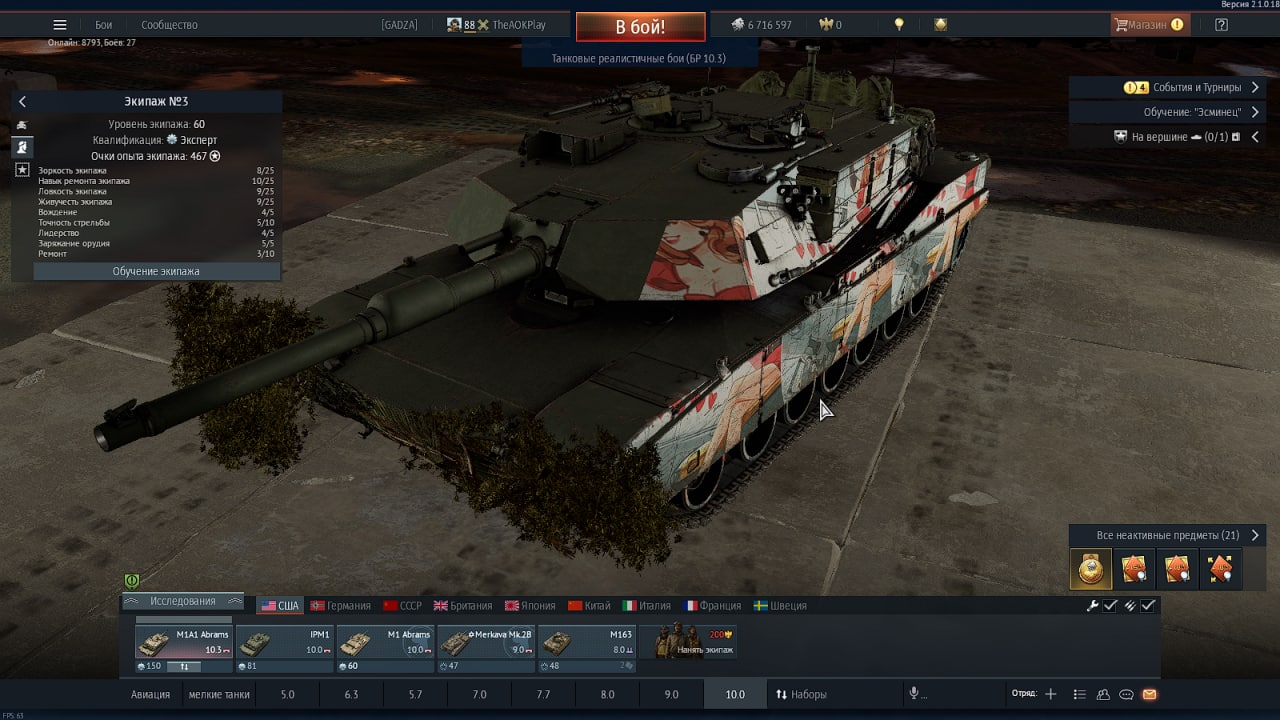Viewport: 1280px width, 720px height.
Task: Select the M1A1 Abrams vehicle slot
Action: click(x=183, y=643)
